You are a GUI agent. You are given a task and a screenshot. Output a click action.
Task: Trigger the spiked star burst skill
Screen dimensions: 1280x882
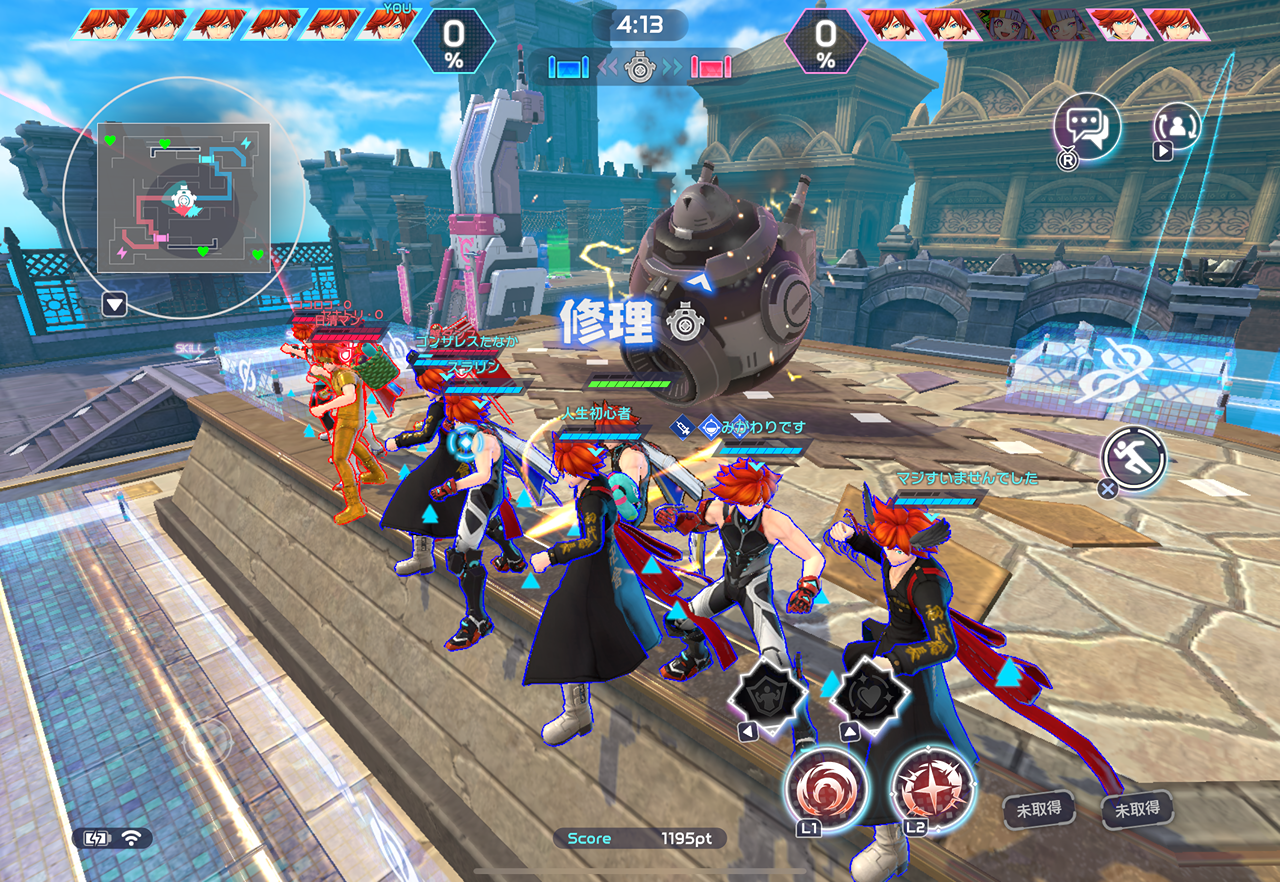(x=931, y=786)
